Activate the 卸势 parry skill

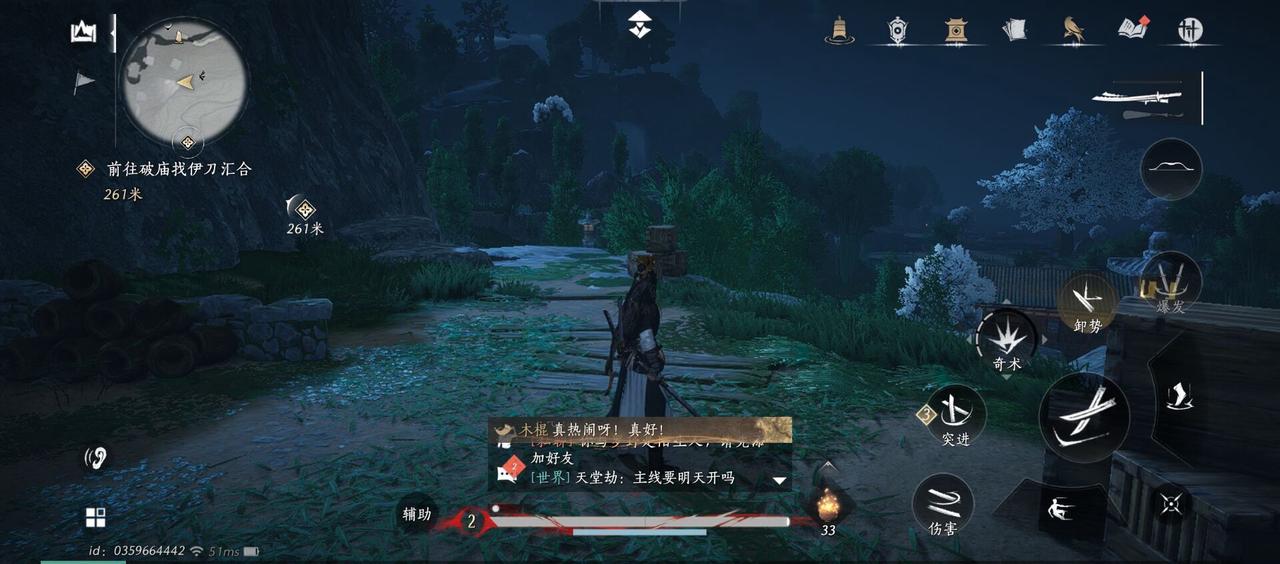pos(1087,302)
